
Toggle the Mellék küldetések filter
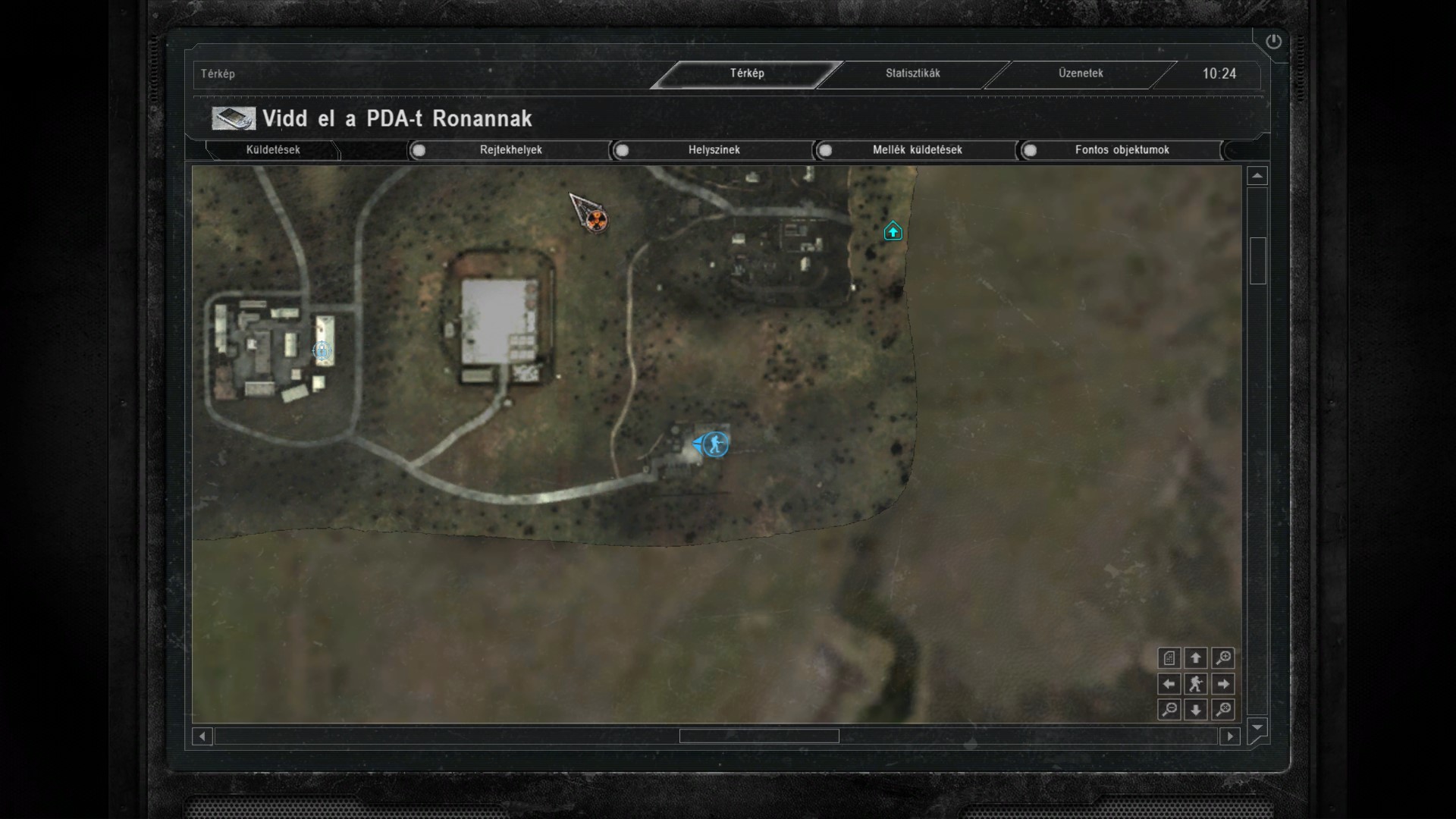(x=826, y=150)
